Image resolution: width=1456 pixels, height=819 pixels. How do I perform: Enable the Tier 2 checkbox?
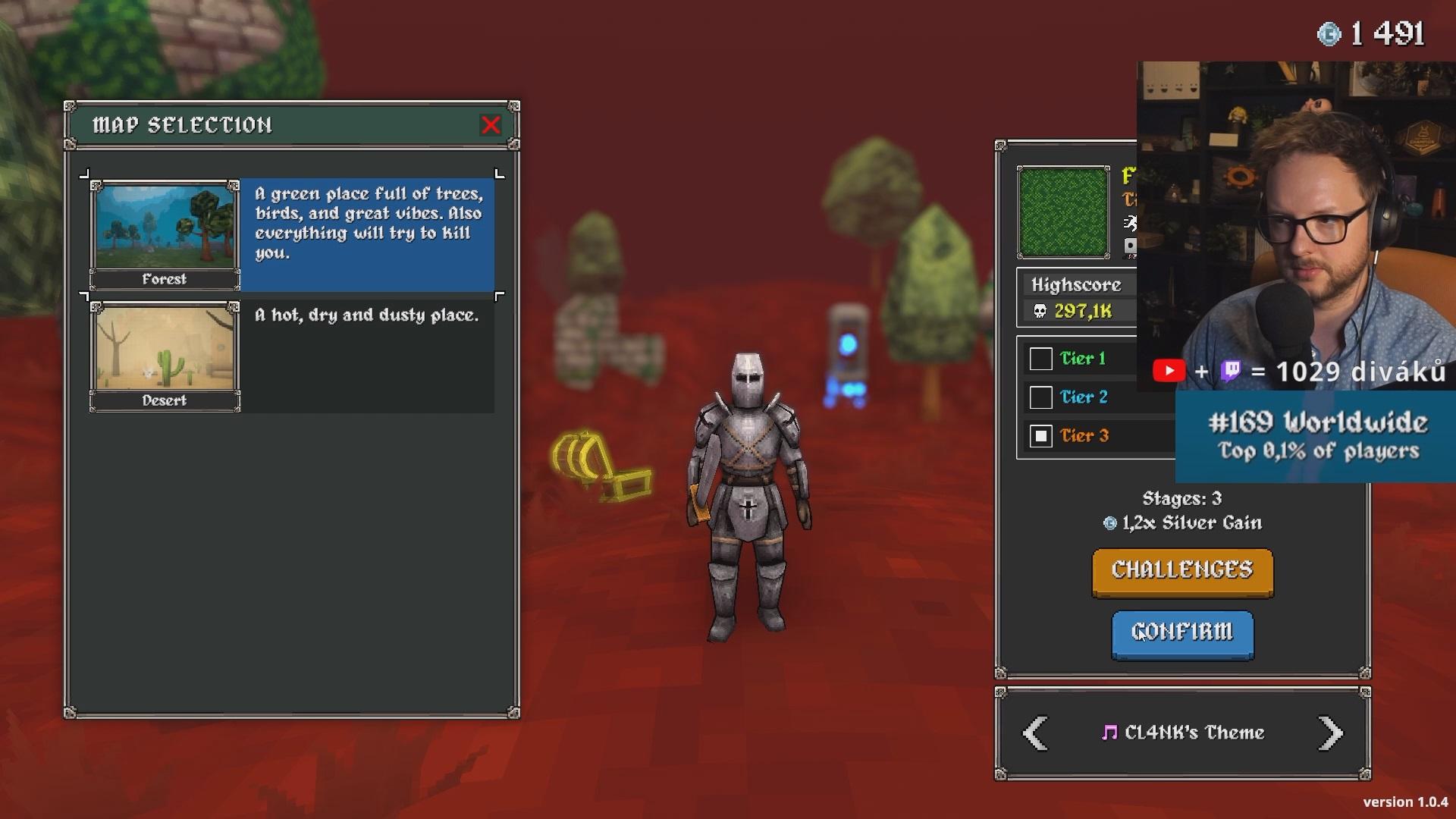1040,397
